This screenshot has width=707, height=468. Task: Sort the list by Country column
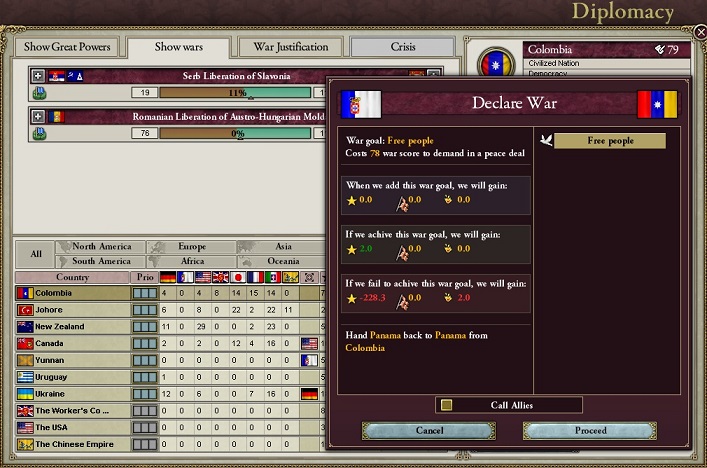pyautogui.click(x=72, y=277)
